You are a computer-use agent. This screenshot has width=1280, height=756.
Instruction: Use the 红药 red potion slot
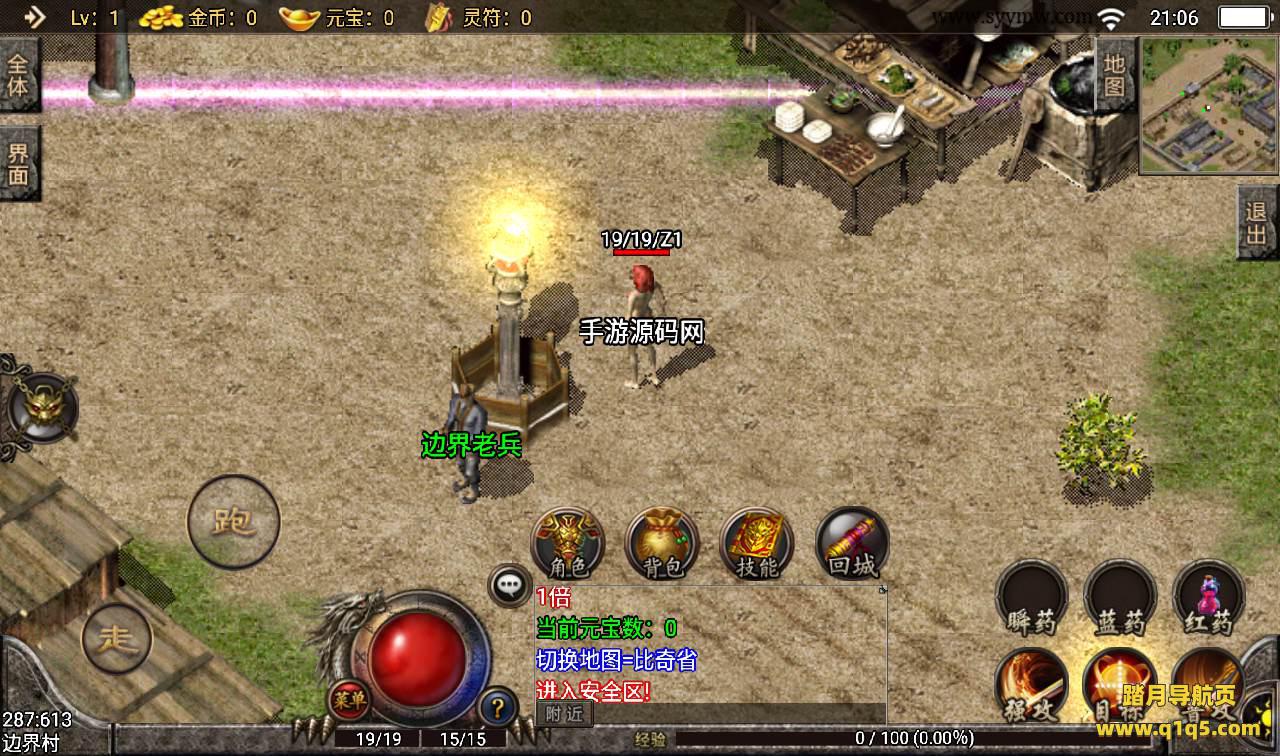click(x=1208, y=598)
